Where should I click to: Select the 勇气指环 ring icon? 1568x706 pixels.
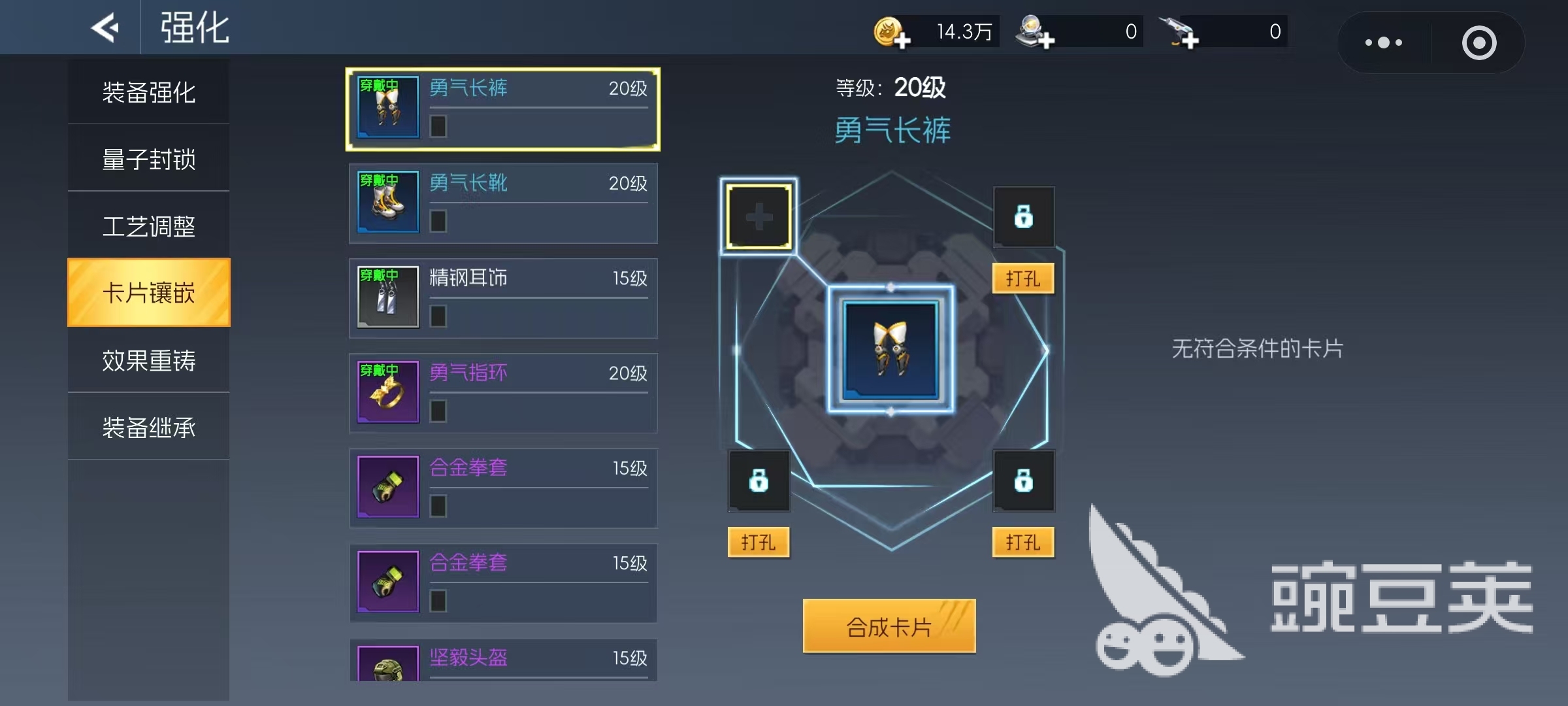(387, 393)
